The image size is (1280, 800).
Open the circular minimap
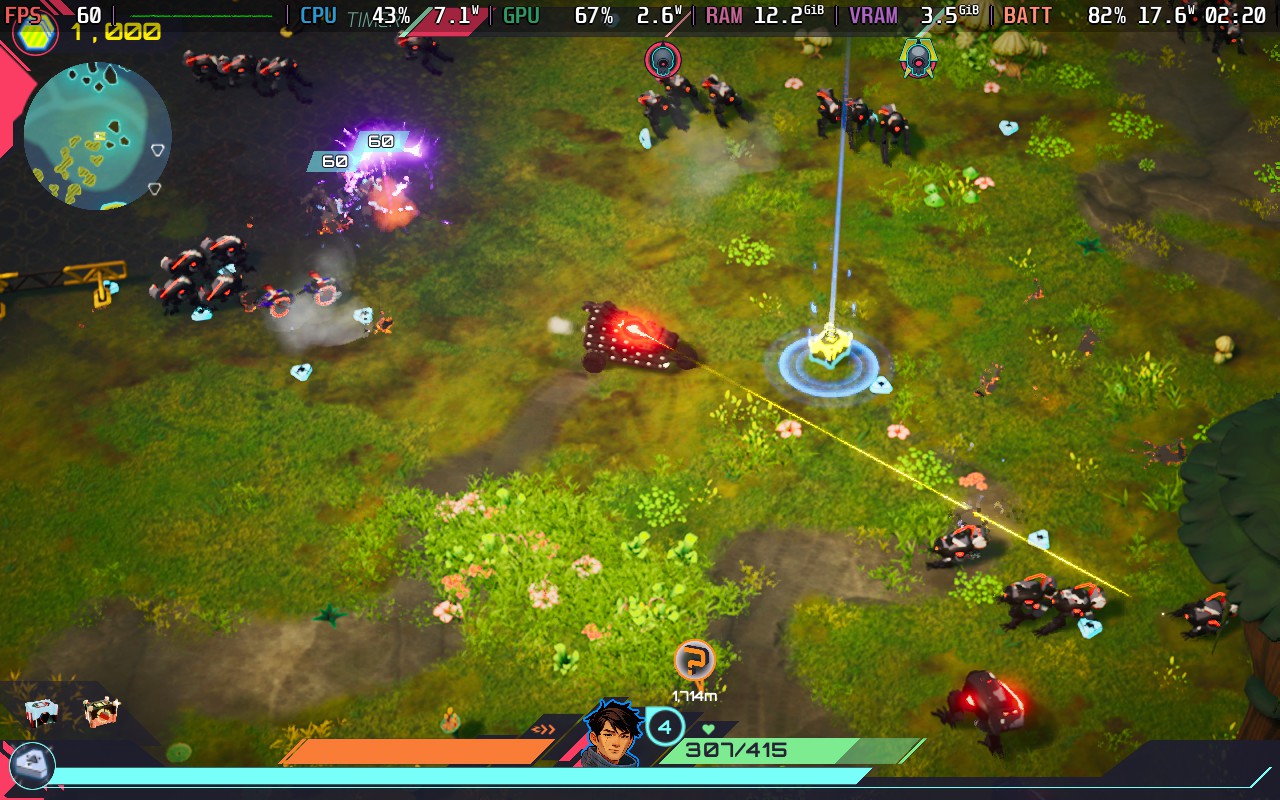point(97,135)
